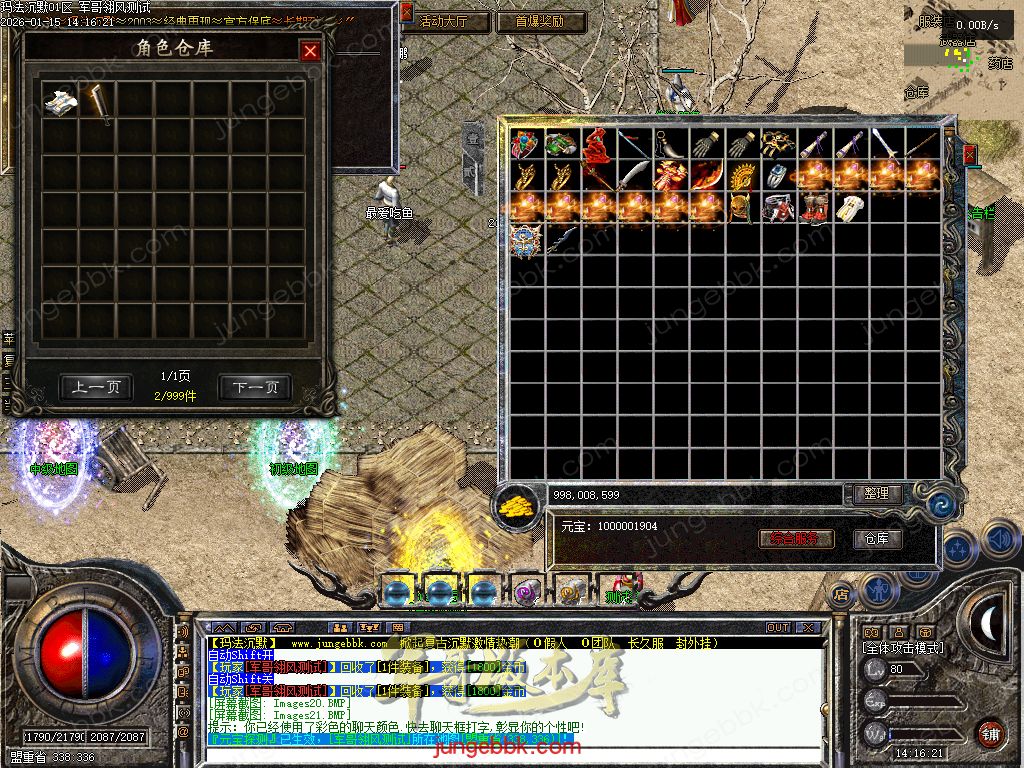Go to next page with 下一页
This screenshot has height=768, width=1024.
(255, 387)
